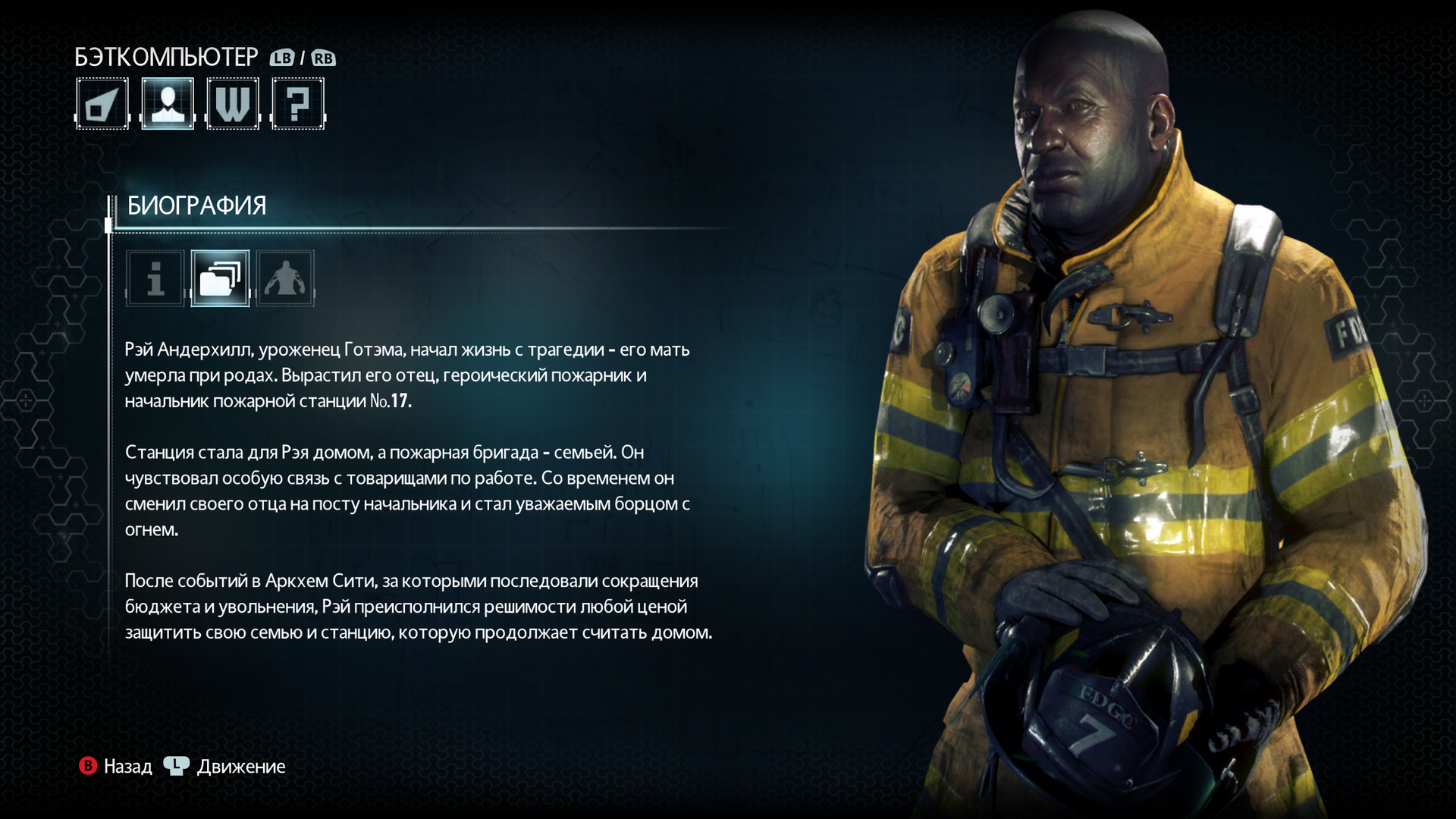The height and width of the screenshot is (819, 1456).
Task: Open the question mark Riddler tab
Action: coord(298,104)
